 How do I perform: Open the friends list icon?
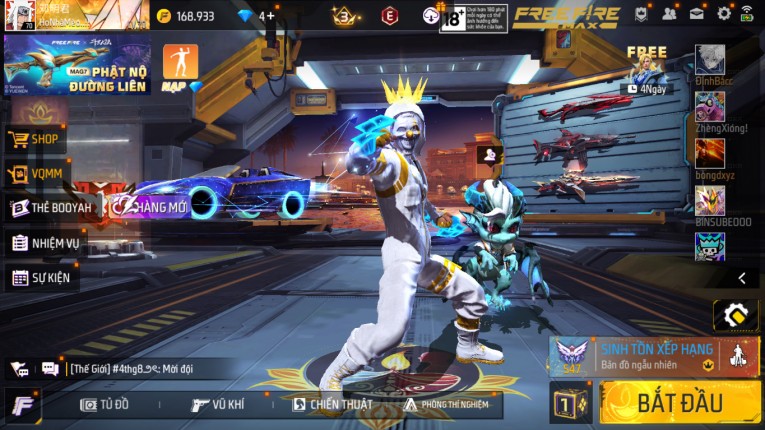click(669, 14)
